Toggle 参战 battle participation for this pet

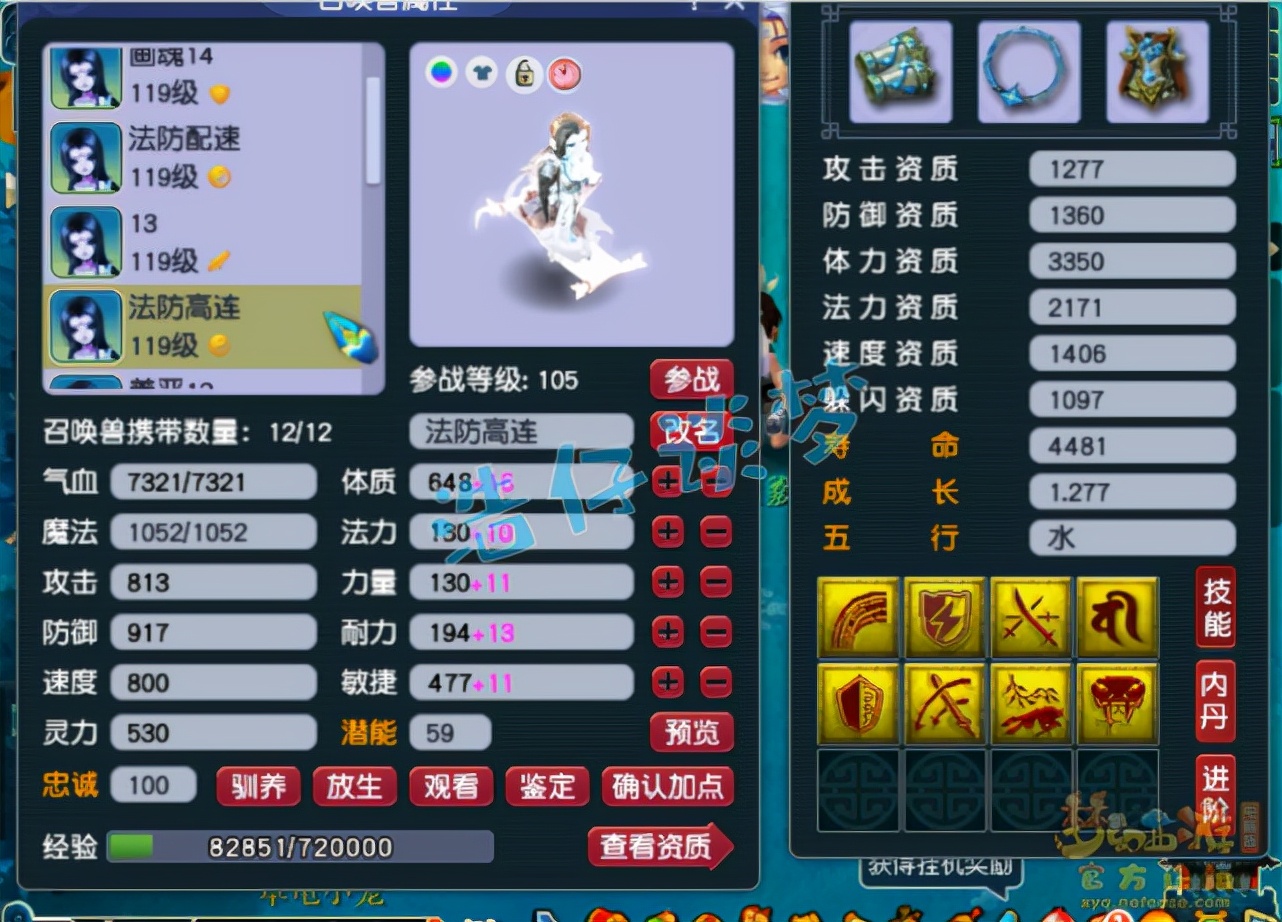click(692, 380)
